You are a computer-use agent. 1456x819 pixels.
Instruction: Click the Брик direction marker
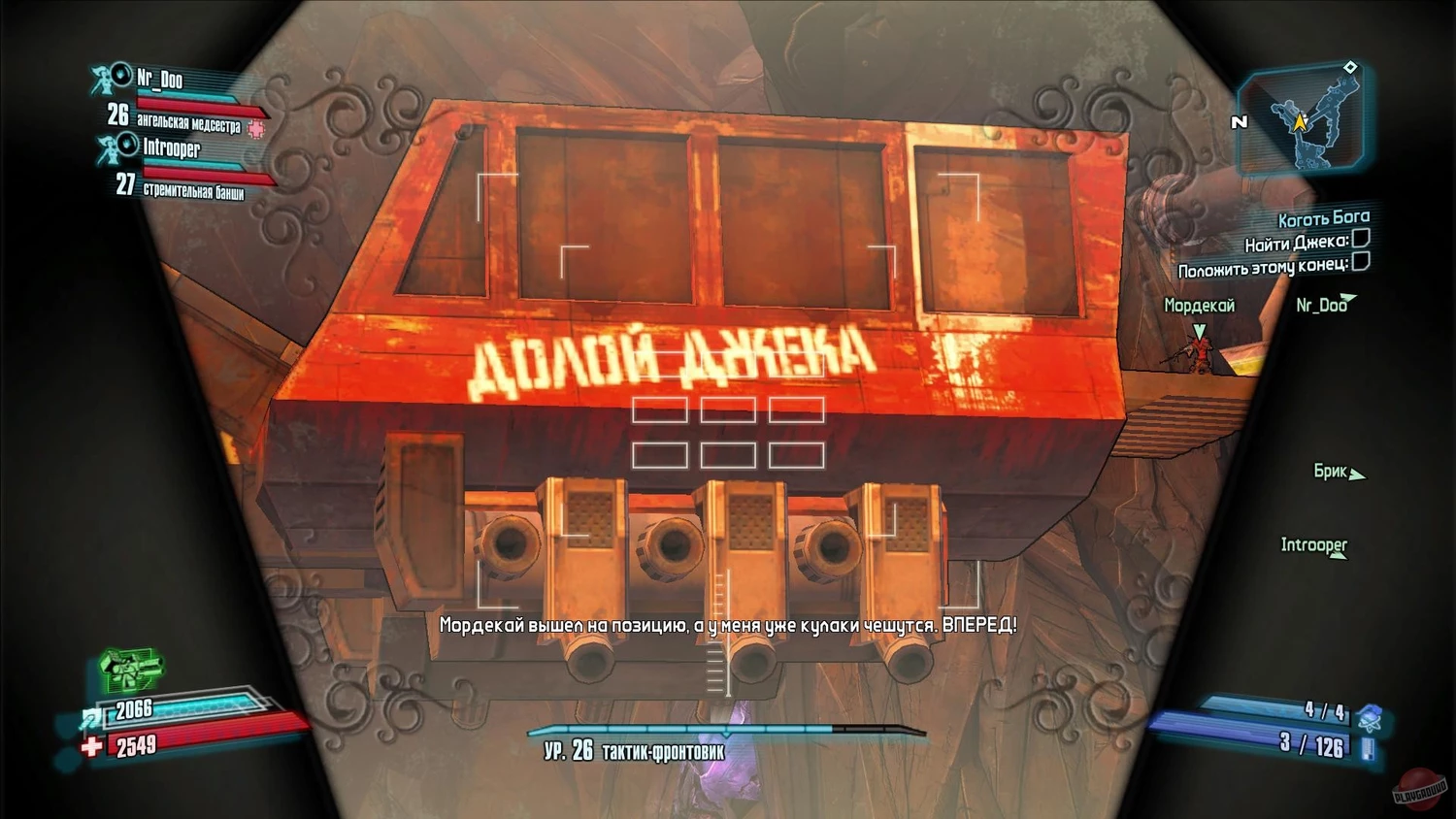pyautogui.click(x=1357, y=475)
